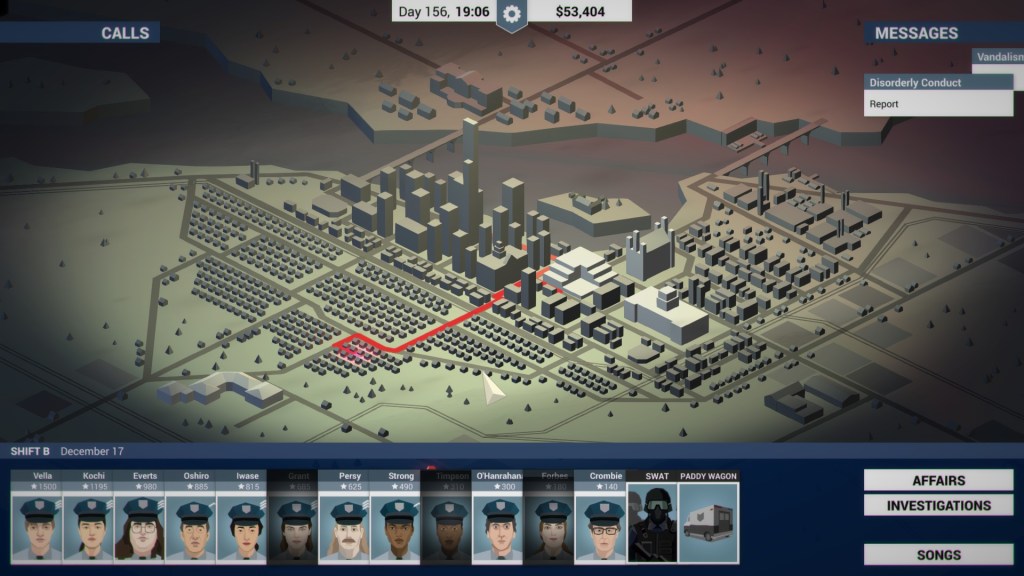Image resolution: width=1024 pixels, height=576 pixels.
Task: Open the Messages panel
Action: (x=916, y=33)
